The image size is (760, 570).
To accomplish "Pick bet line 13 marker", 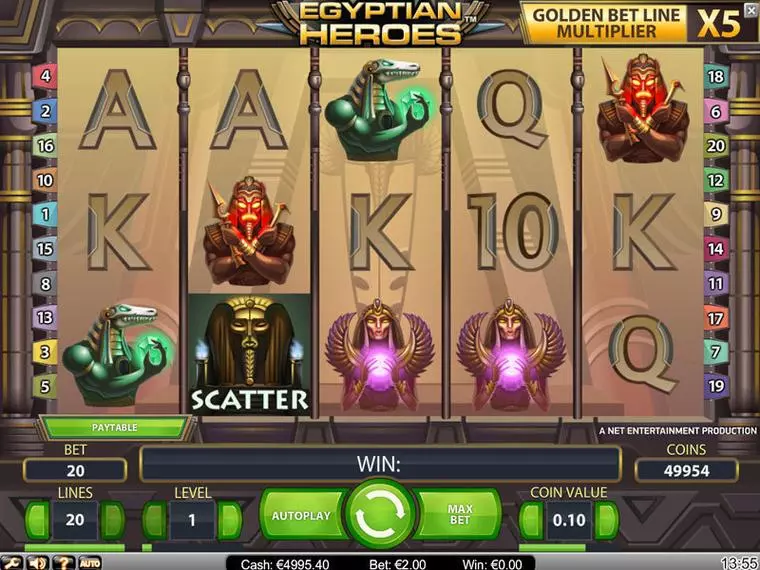I will click(44, 318).
